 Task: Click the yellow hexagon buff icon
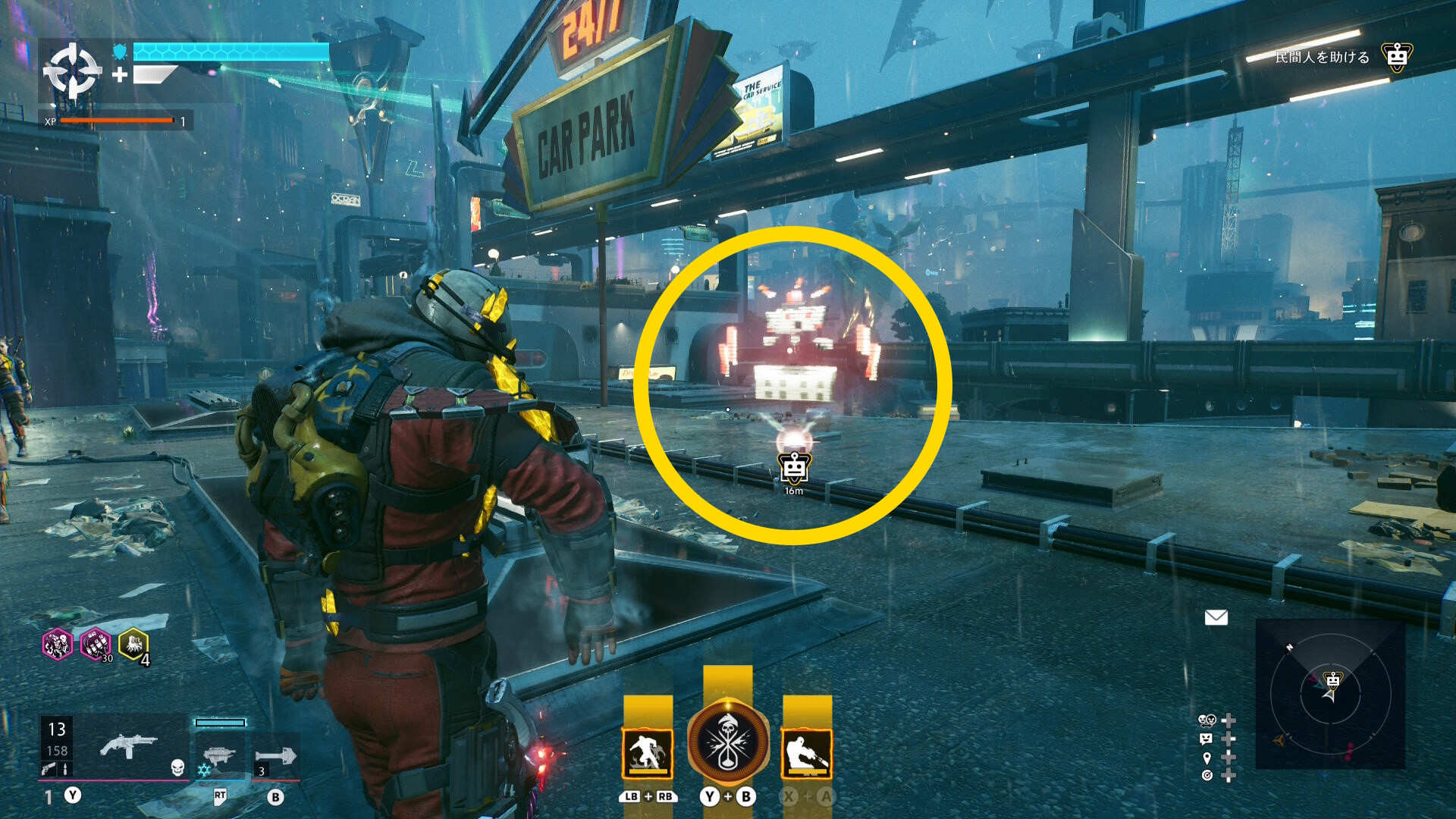pos(133,644)
